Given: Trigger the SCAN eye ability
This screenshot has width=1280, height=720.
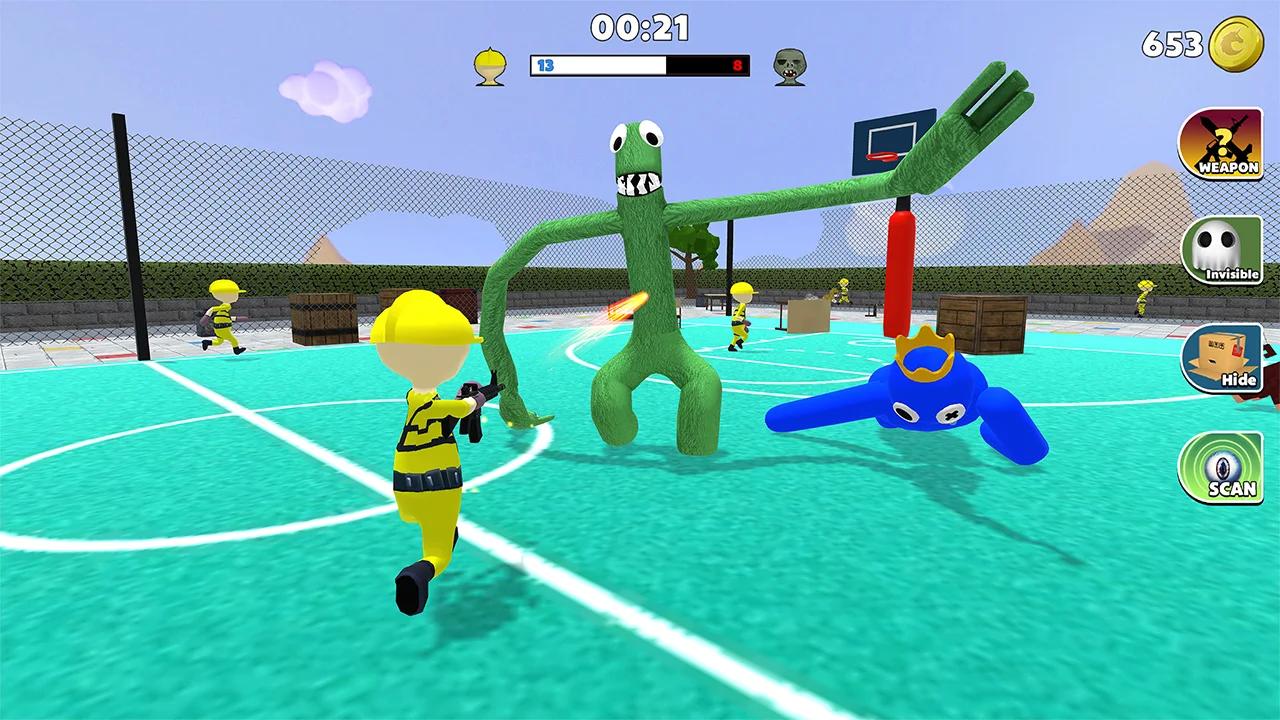Looking at the screenshot, I should (1220, 466).
